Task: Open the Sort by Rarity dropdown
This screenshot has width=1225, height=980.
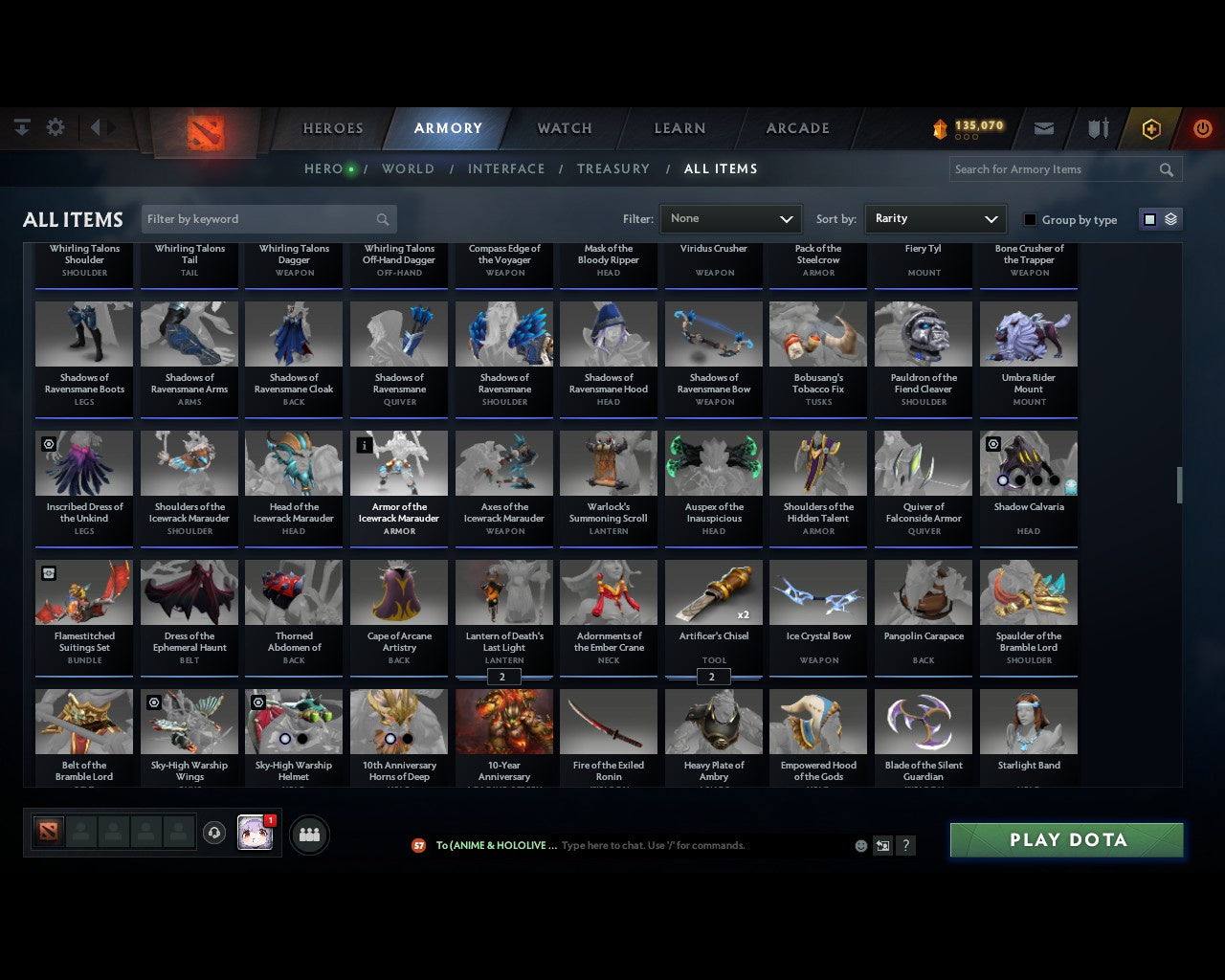Action: 935,218
